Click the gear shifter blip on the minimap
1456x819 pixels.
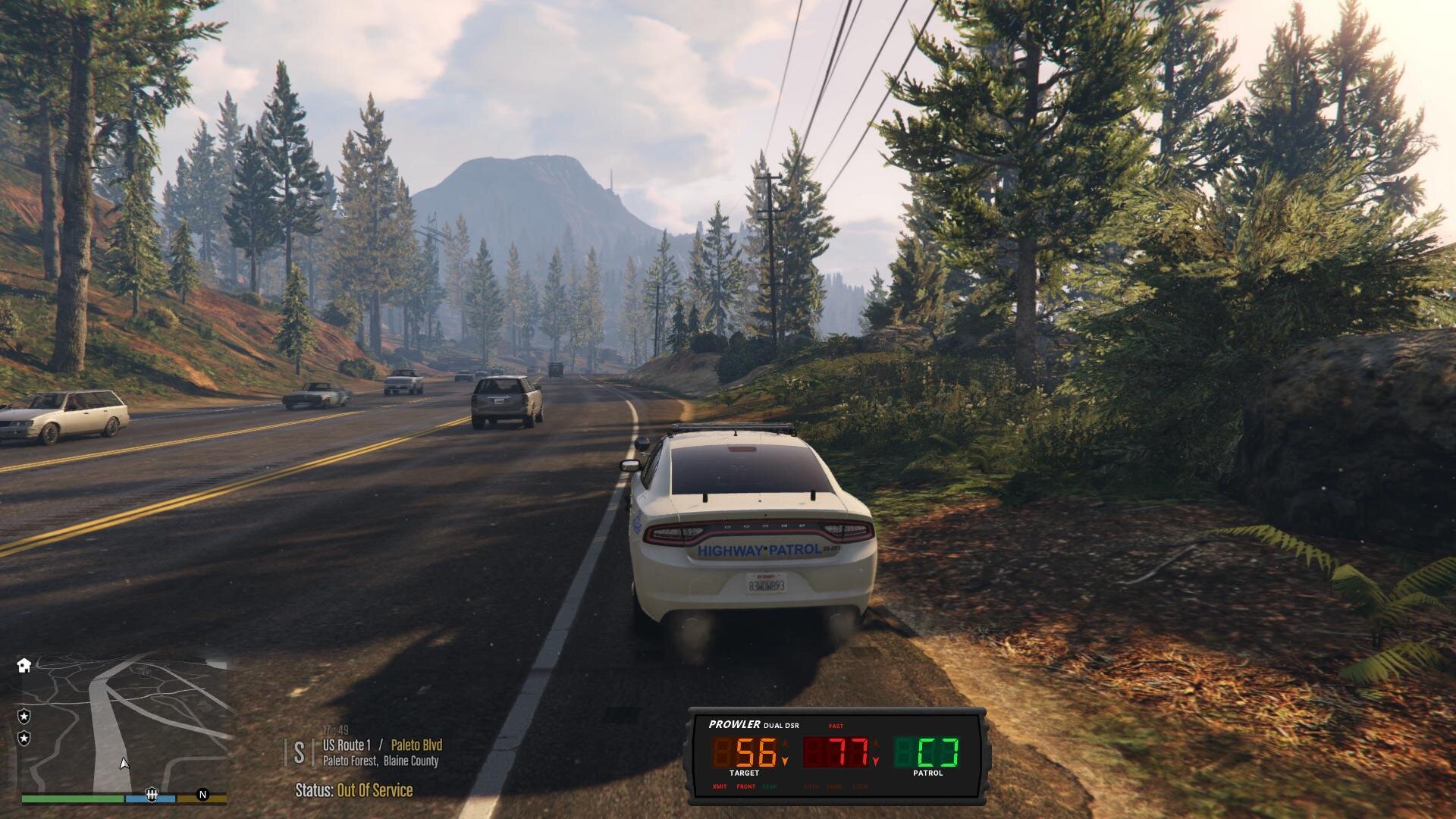[151, 795]
